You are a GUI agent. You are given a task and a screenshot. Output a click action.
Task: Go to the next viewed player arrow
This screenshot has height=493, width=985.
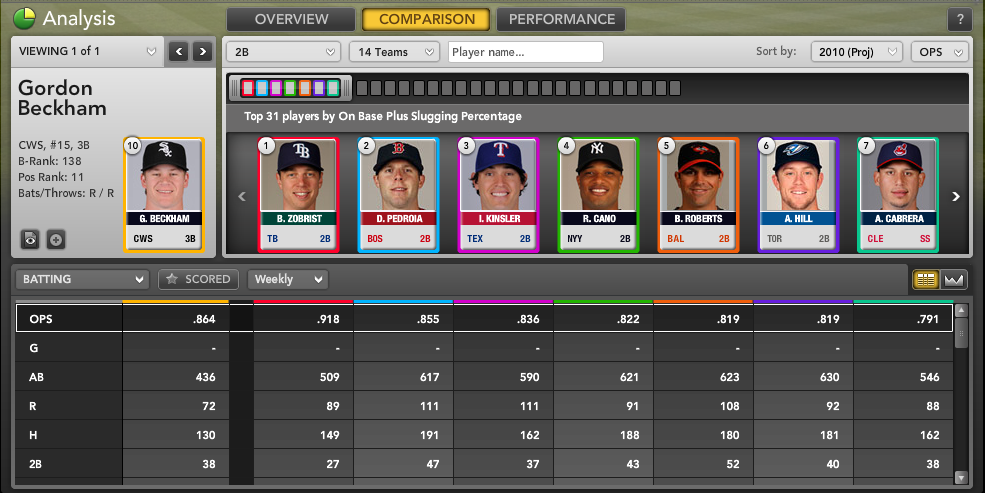203,51
